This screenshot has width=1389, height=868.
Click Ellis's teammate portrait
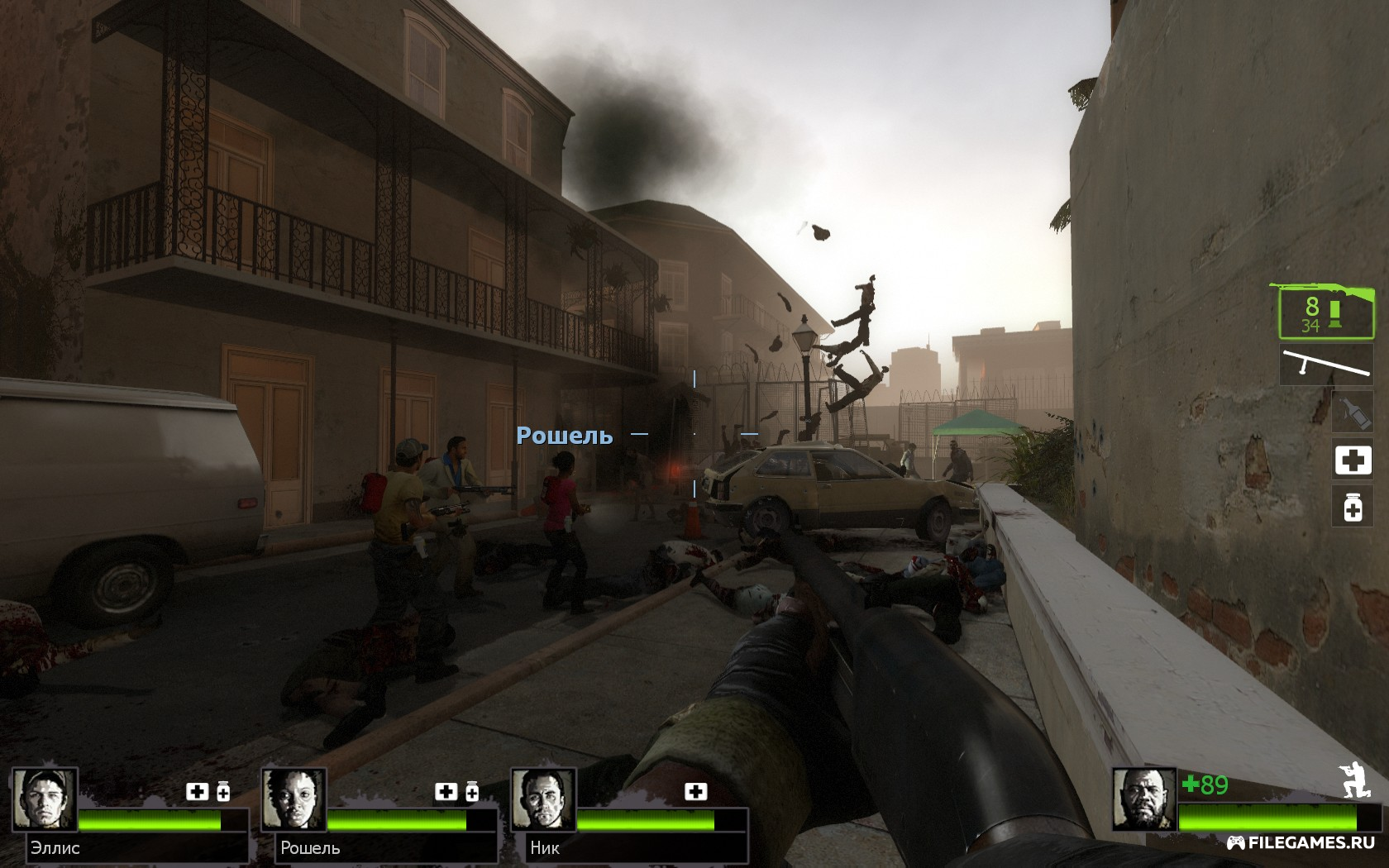click(x=45, y=799)
